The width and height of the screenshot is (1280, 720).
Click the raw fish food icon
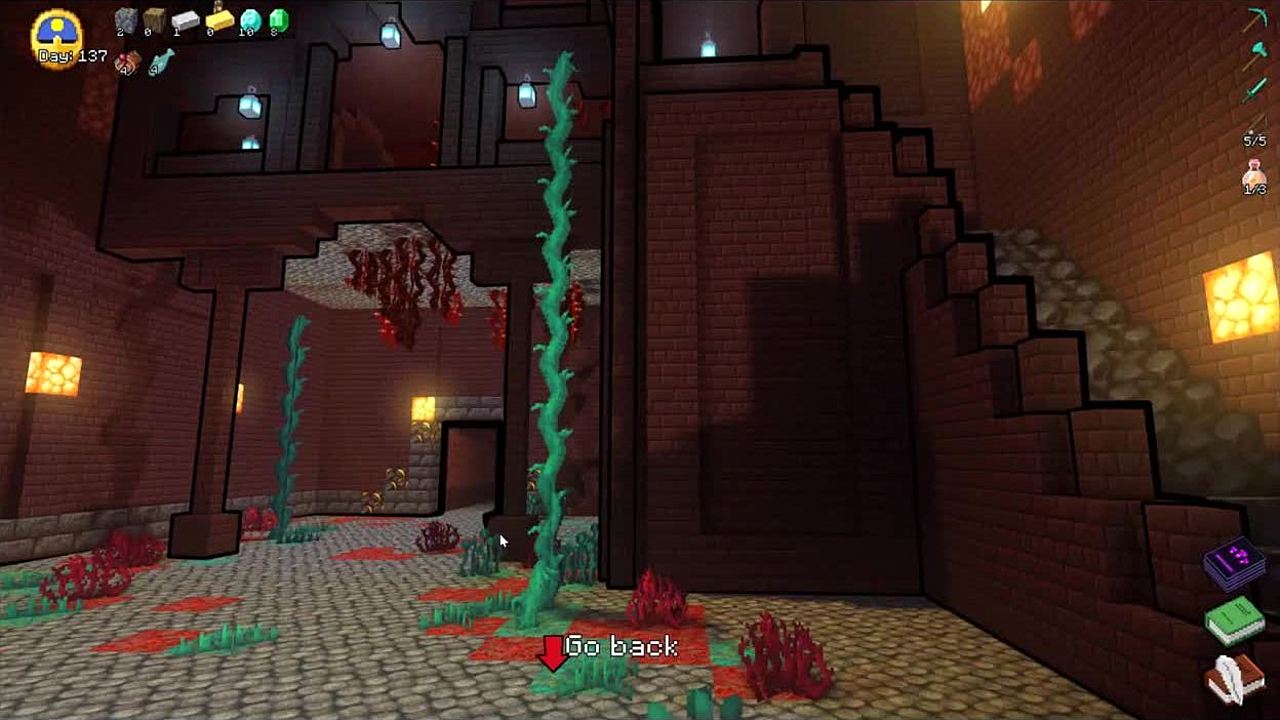[x=161, y=62]
